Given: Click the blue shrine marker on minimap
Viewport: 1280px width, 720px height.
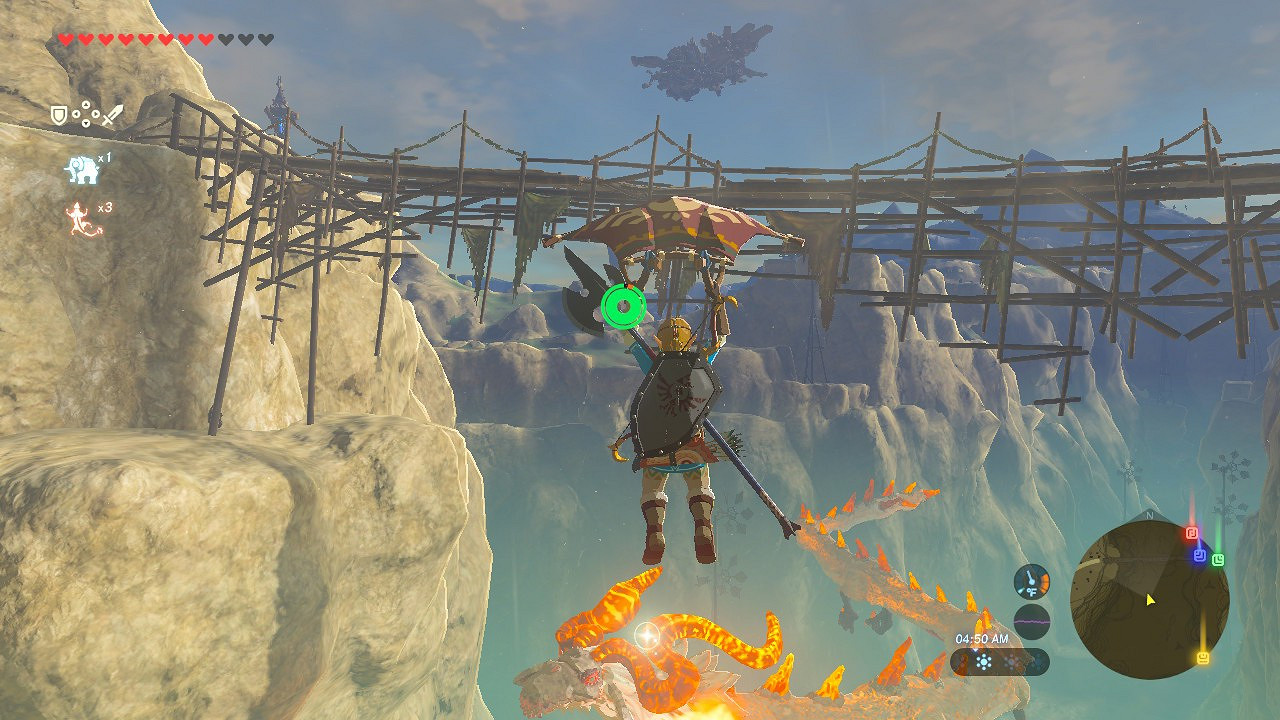Looking at the screenshot, I should pos(1199,555).
